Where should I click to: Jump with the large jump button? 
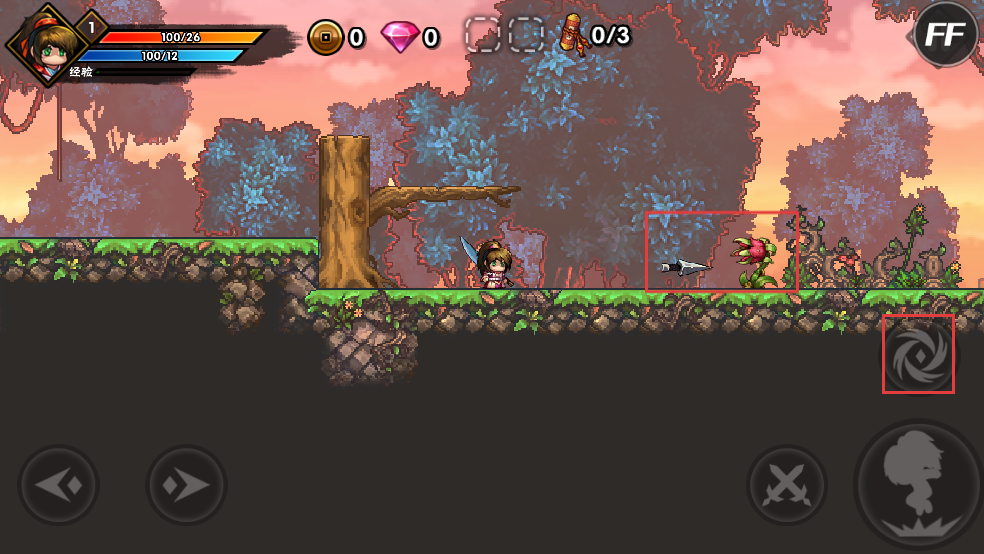917,485
